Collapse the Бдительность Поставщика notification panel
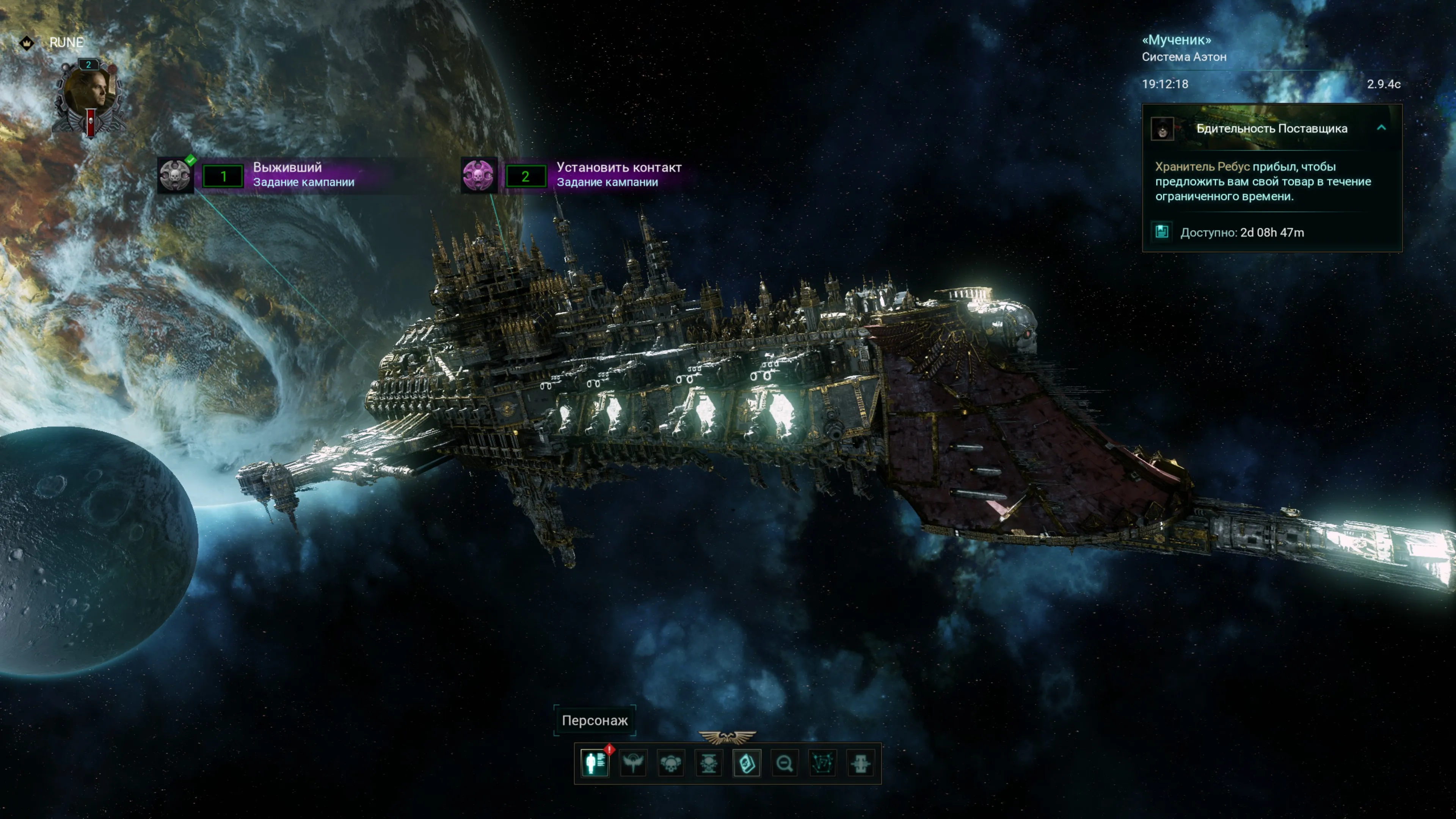 coord(1381,128)
